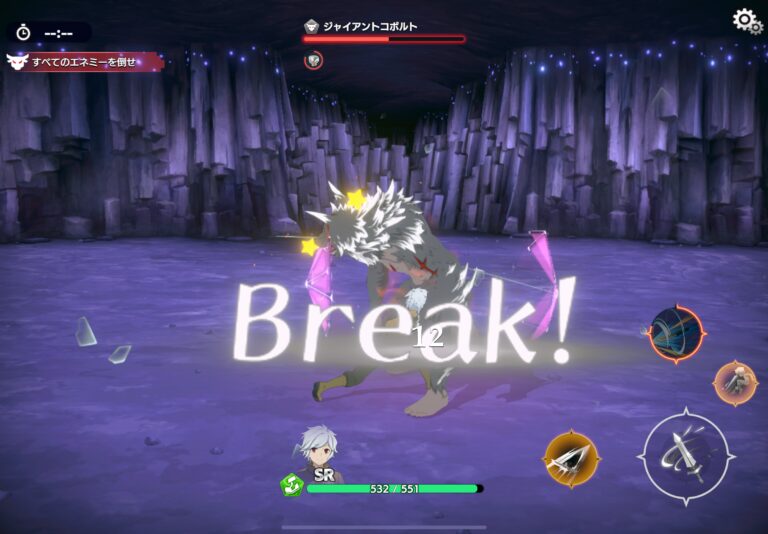Activate the golden claw slash skill
The image size is (768, 534).
pos(572,459)
